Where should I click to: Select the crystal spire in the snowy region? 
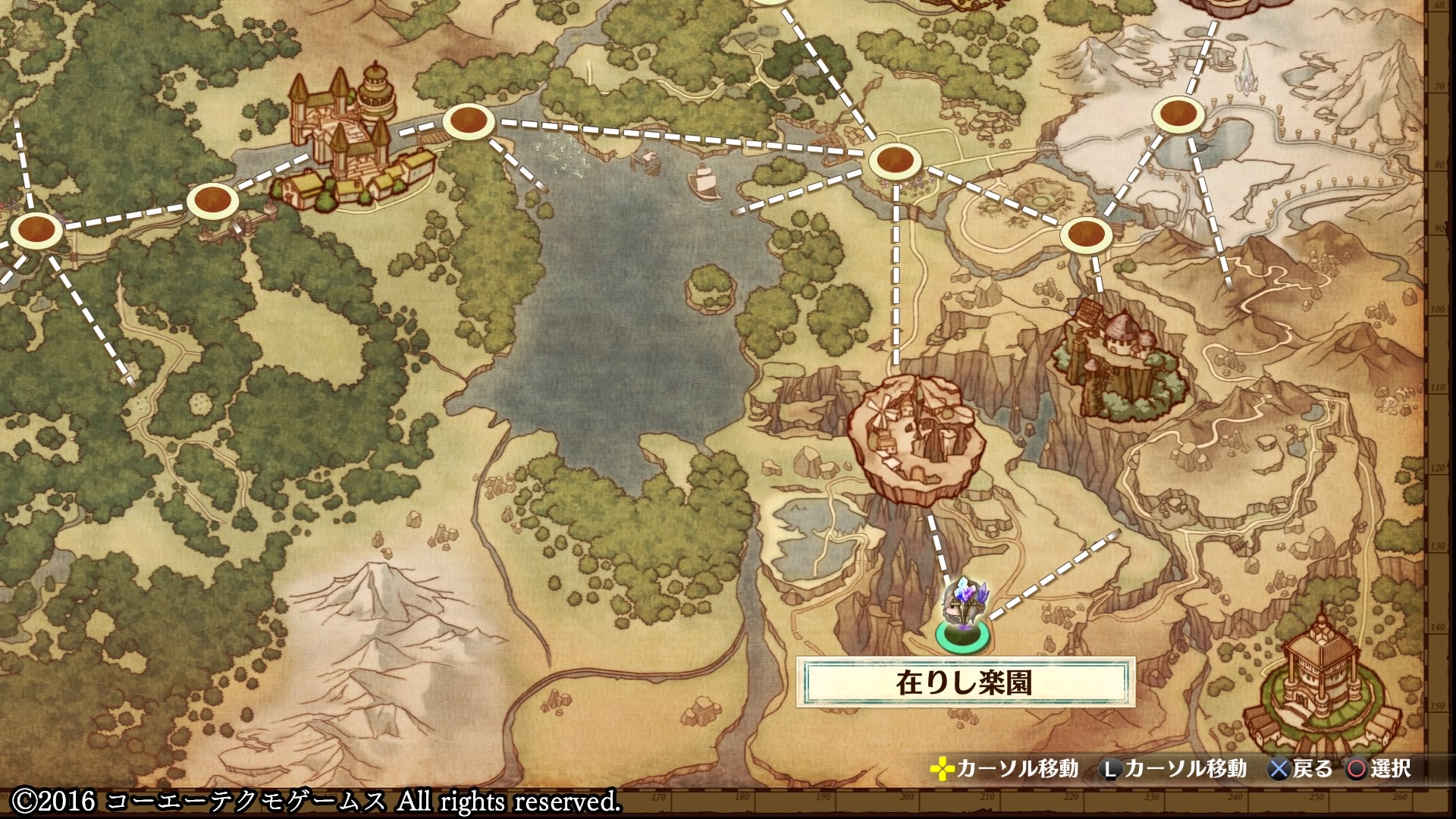pos(1247,68)
